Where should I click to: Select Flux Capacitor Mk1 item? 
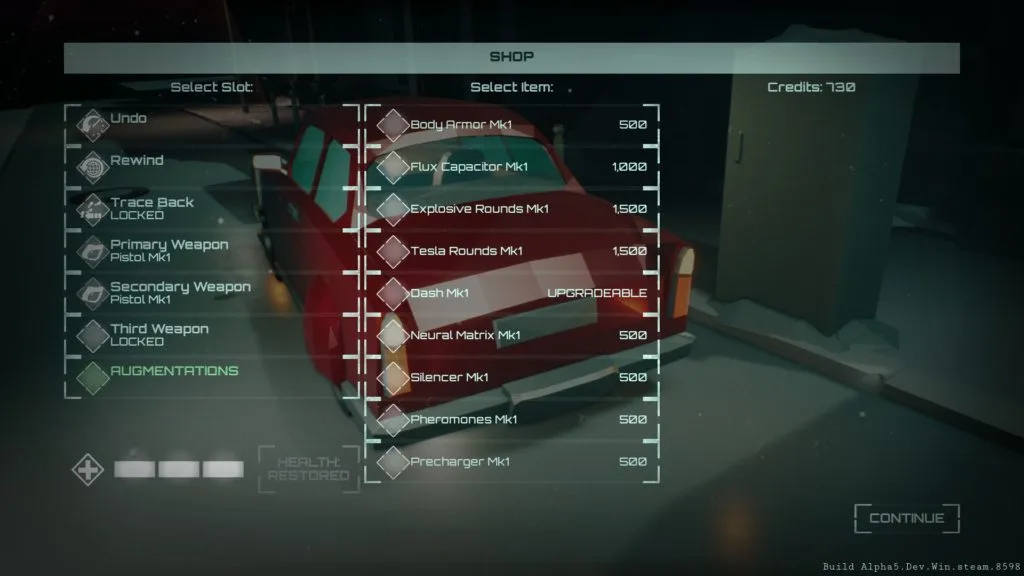tap(511, 167)
